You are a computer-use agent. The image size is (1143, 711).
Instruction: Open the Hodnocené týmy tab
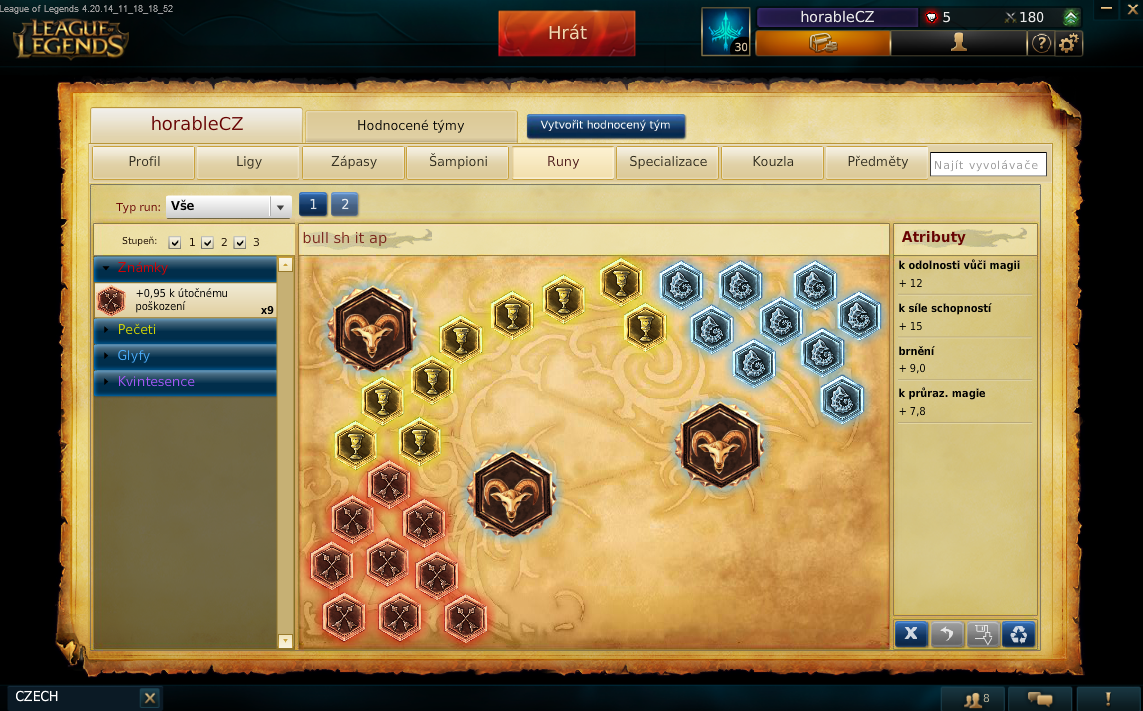[410, 126]
